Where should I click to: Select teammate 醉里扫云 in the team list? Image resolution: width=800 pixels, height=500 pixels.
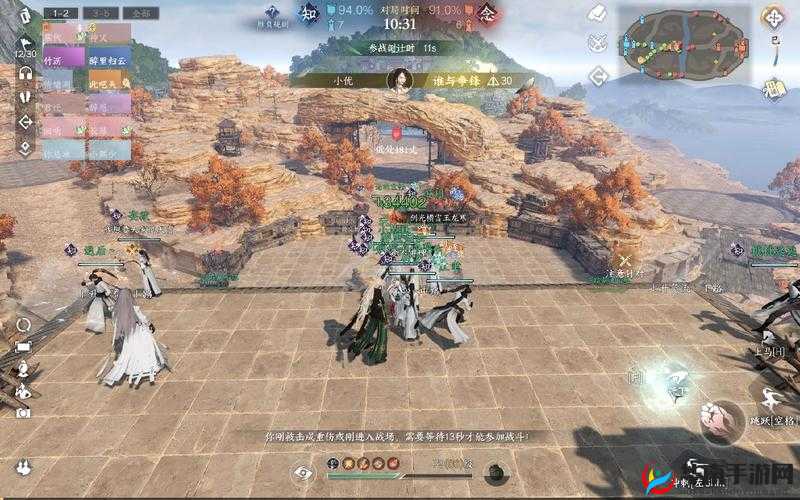point(109,58)
